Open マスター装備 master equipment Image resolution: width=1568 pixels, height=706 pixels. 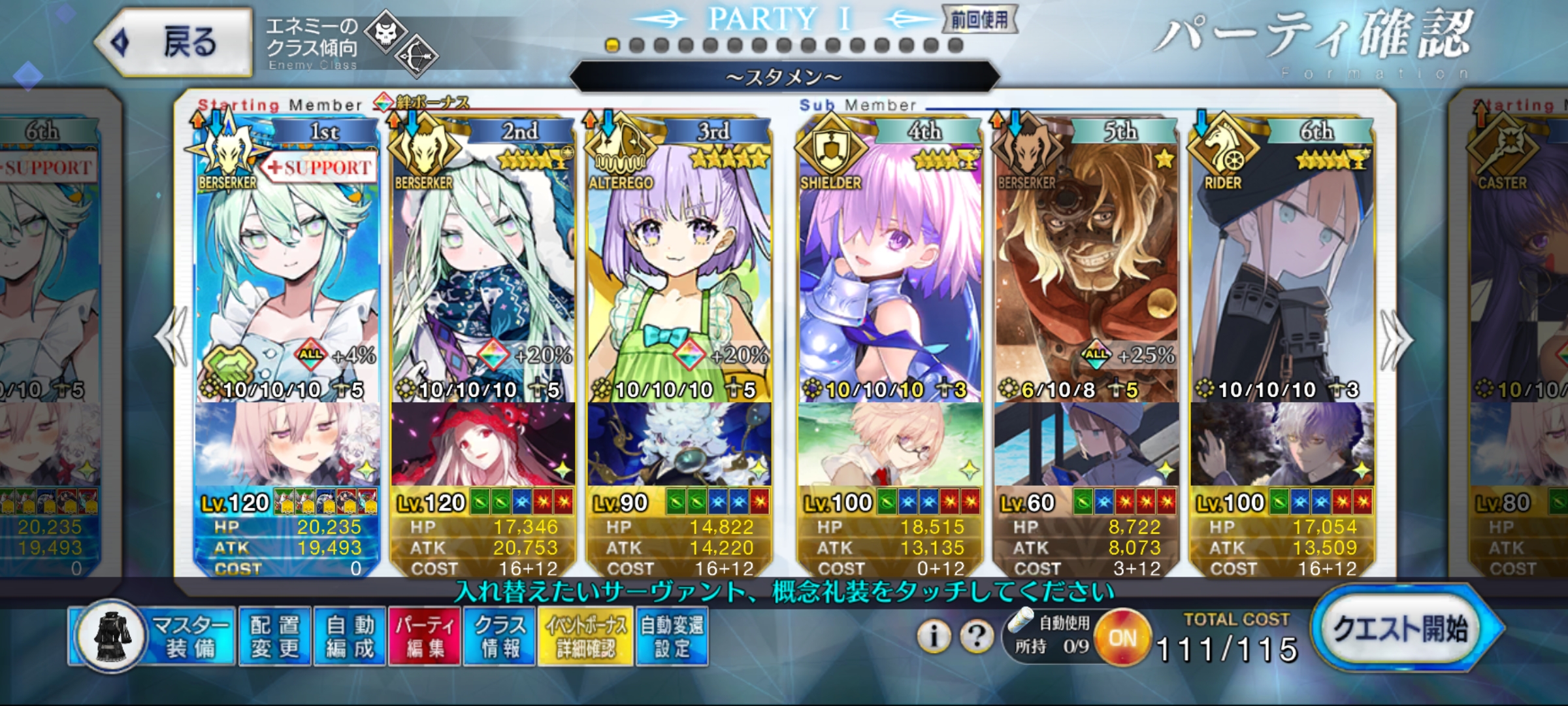point(154,635)
